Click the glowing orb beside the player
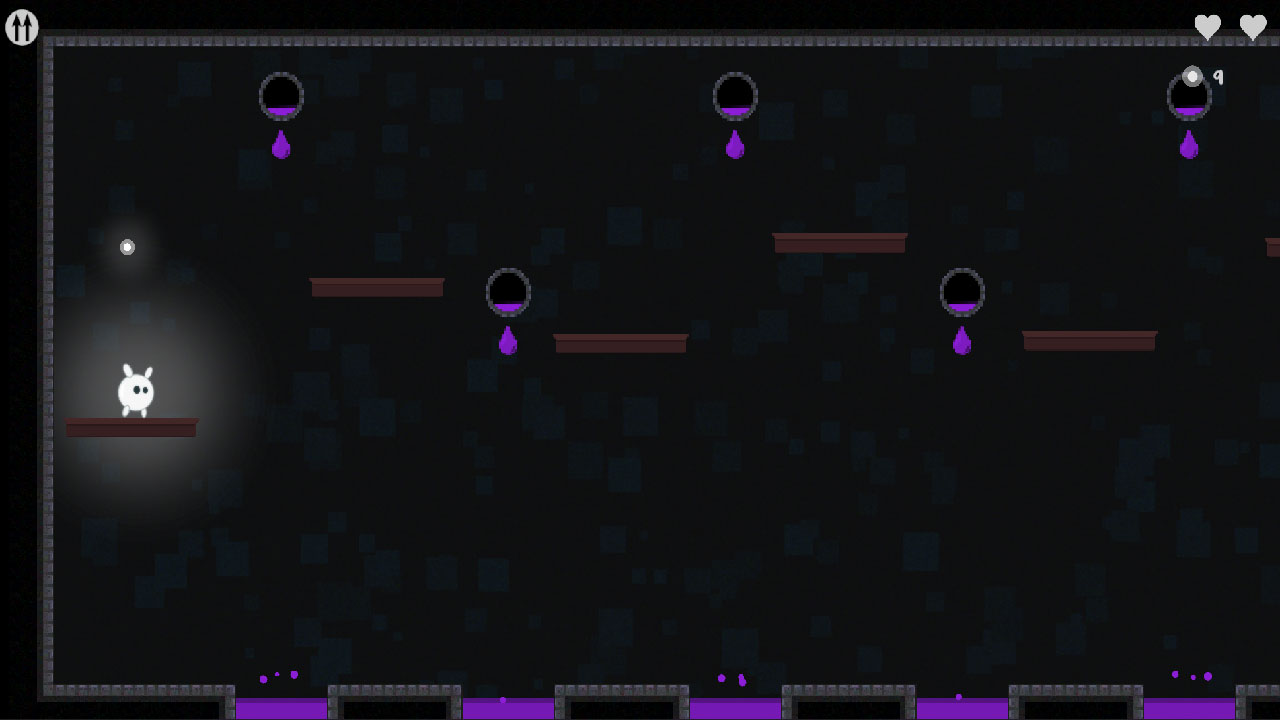1280x720 pixels. [127, 246]
